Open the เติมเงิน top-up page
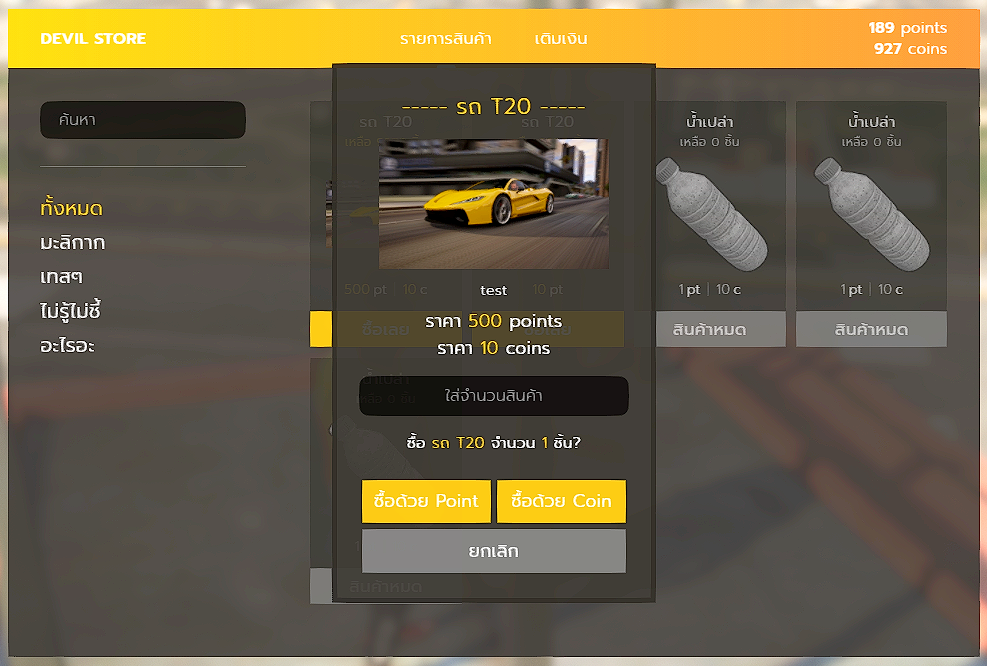This screenshot has width=987, height=666. (561, 39)
